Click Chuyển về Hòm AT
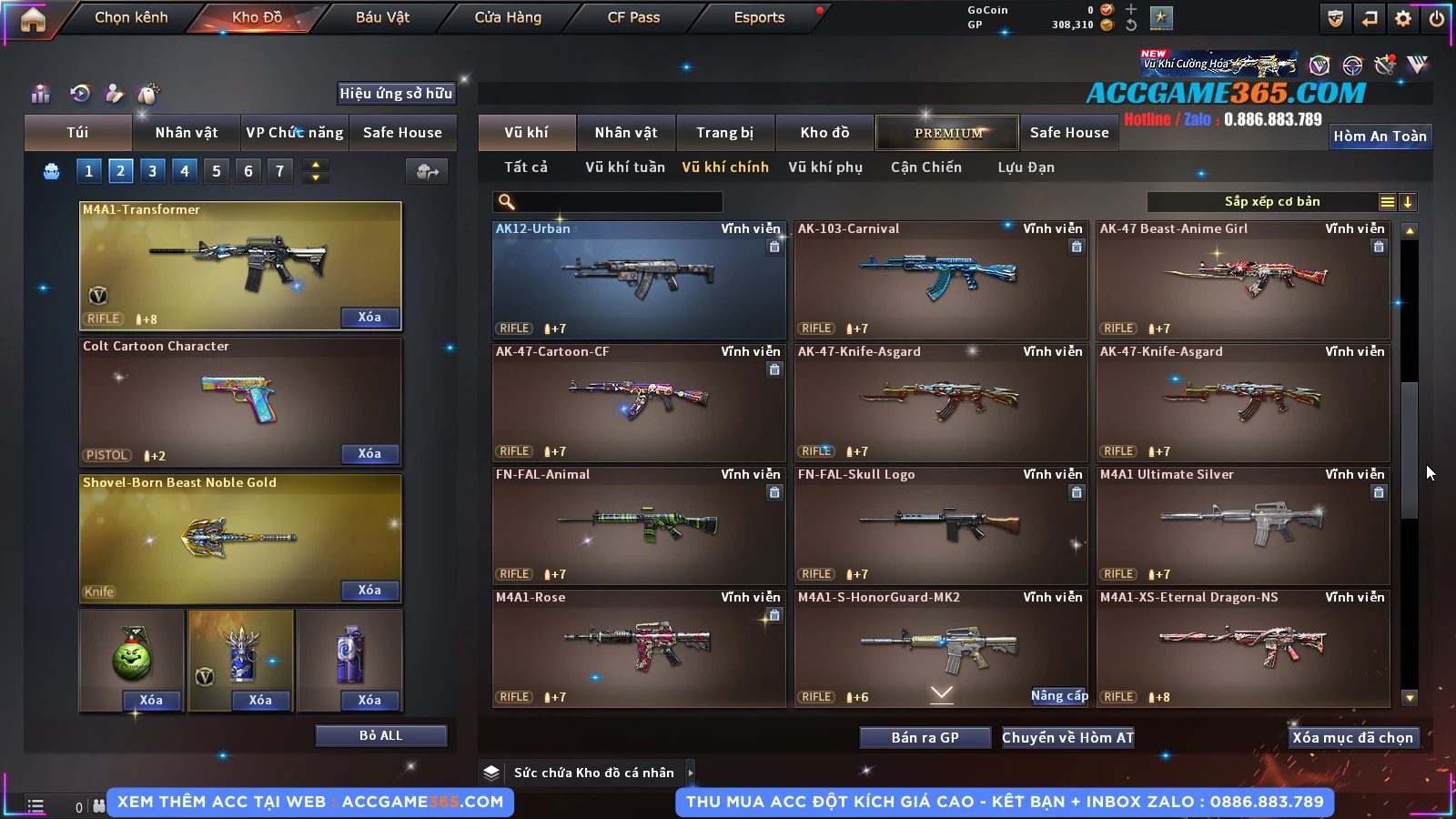This screenshot has height=819, width=1456. (1067, 738)
